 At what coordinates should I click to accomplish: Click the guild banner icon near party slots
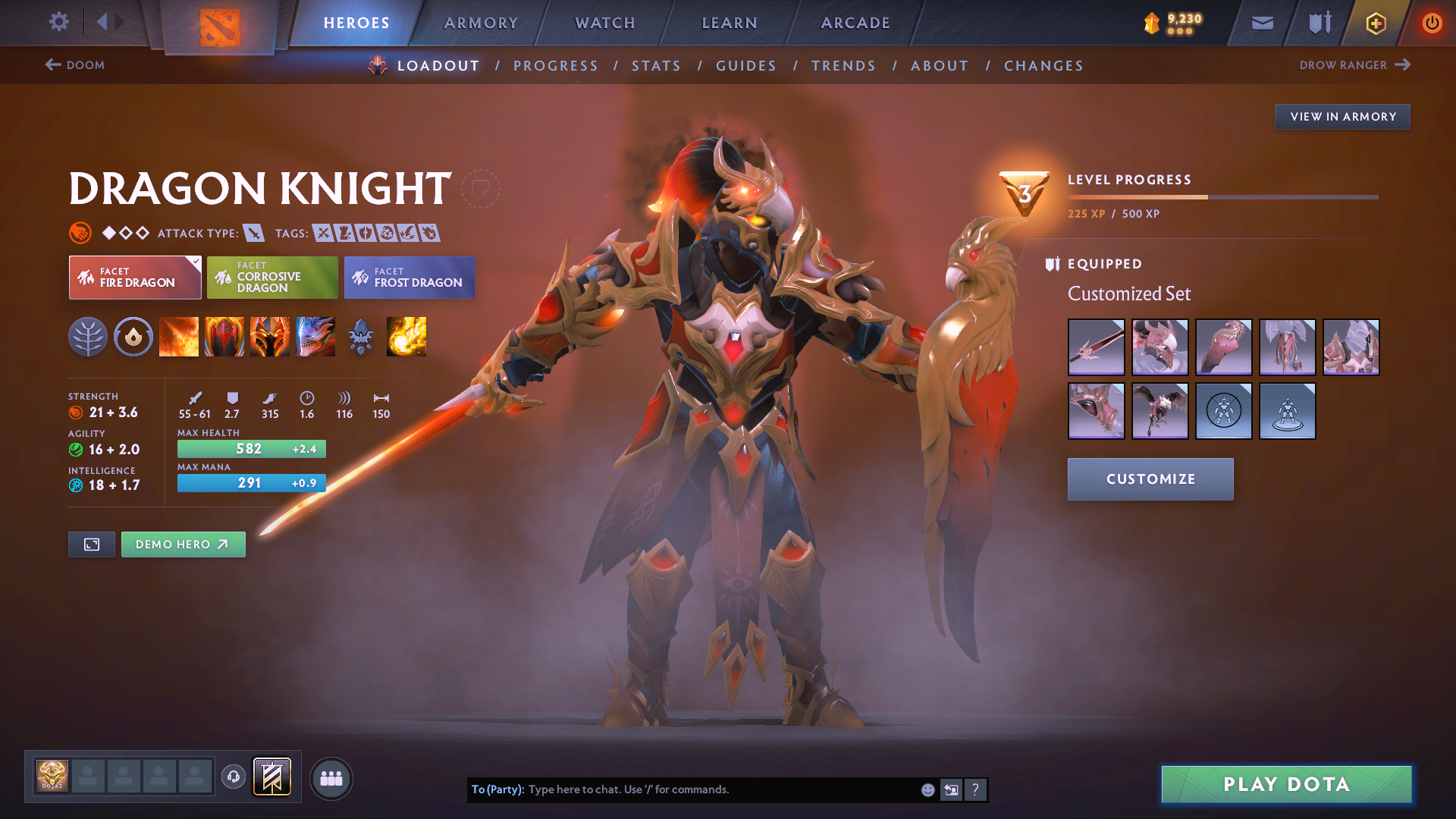click(271, 777)
